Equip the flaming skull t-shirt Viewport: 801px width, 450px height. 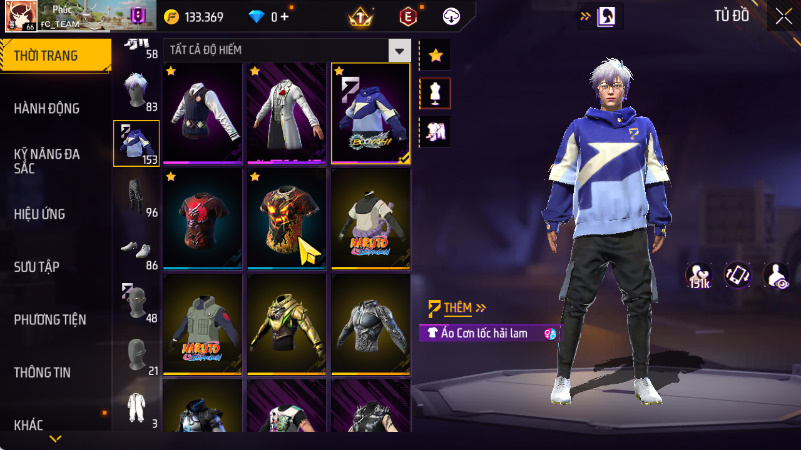click(x=286, y=218)
